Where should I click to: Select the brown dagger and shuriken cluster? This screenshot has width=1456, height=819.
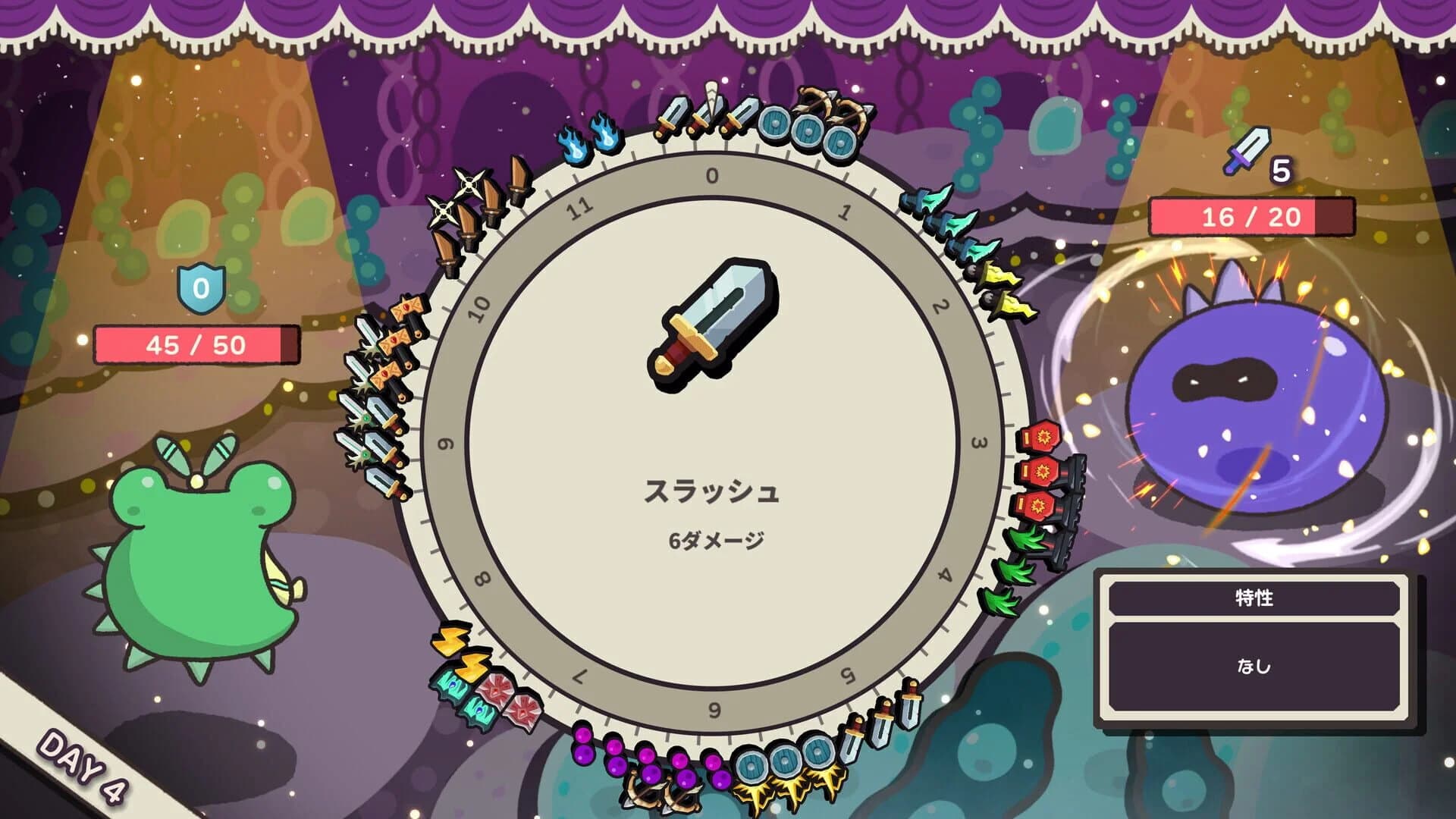(x=470, y=212)
